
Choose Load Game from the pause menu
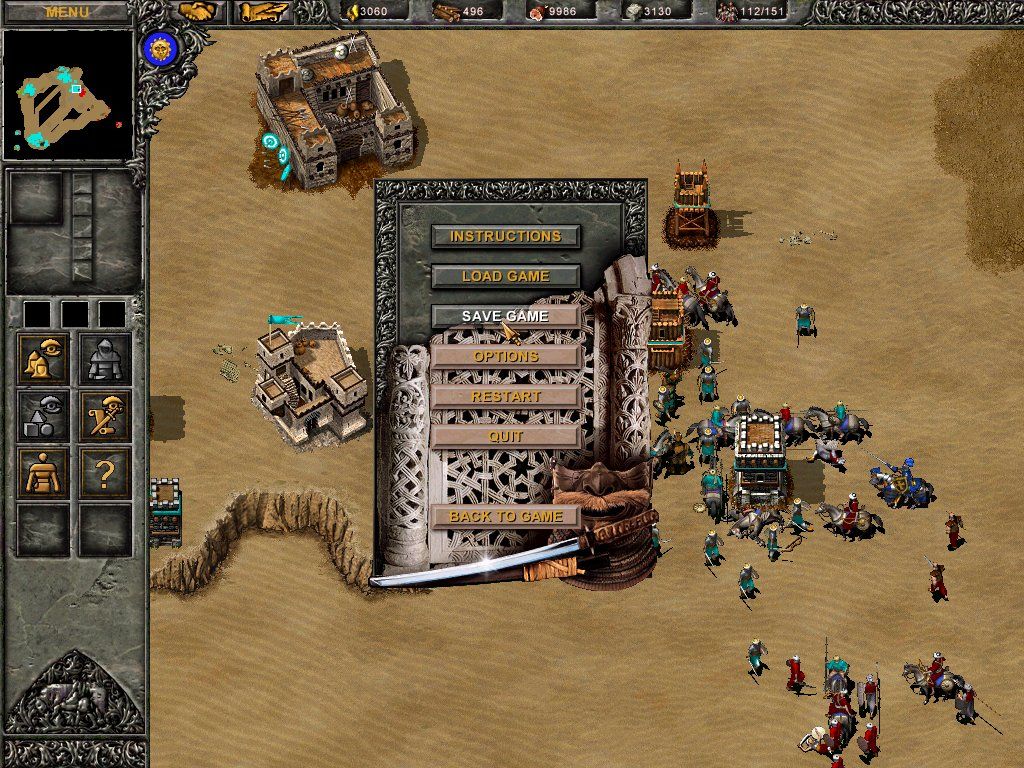point(505,276)
